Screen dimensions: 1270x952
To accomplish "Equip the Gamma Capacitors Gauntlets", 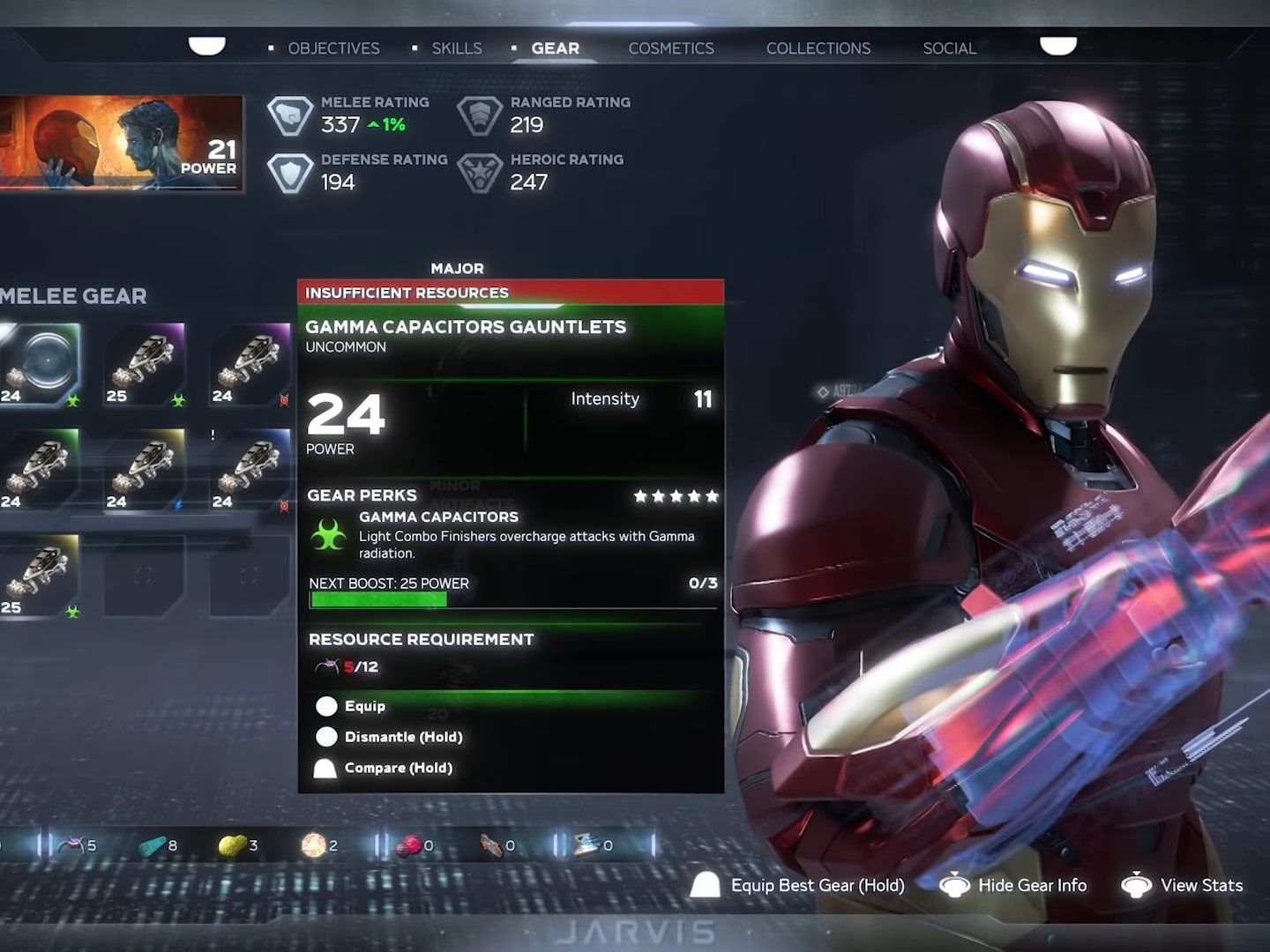I will click(x=364, y=706).
